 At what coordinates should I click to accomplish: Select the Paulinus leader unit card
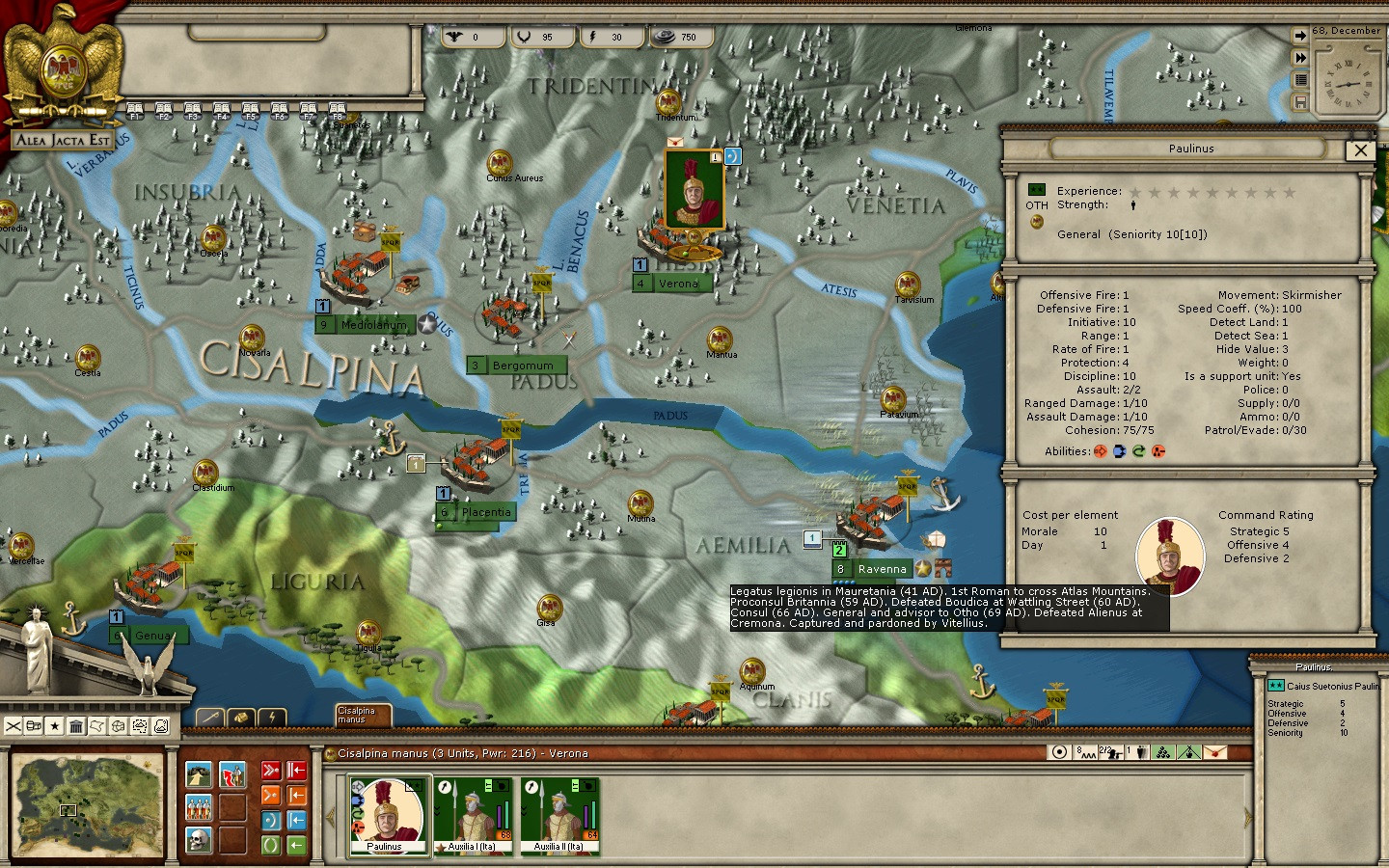click(387, 816)
